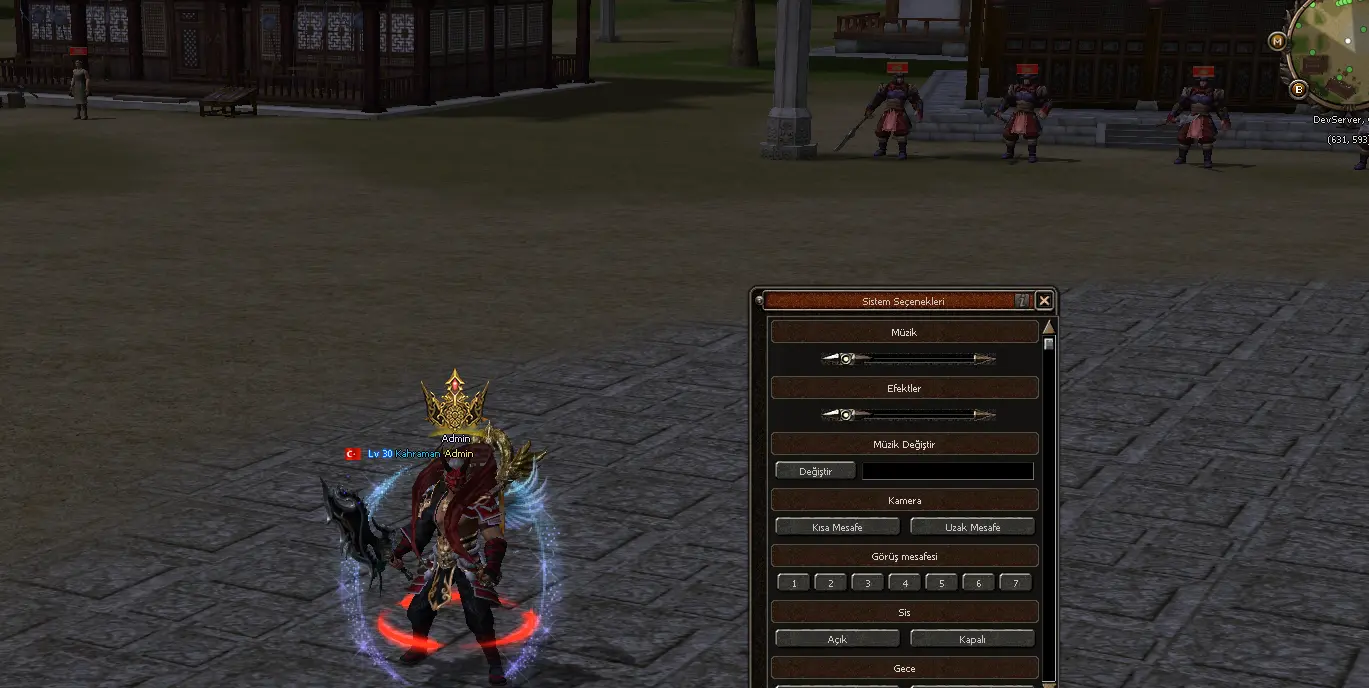
Task: Click the Değiştir music change button
Action: [x=816, y=471]
